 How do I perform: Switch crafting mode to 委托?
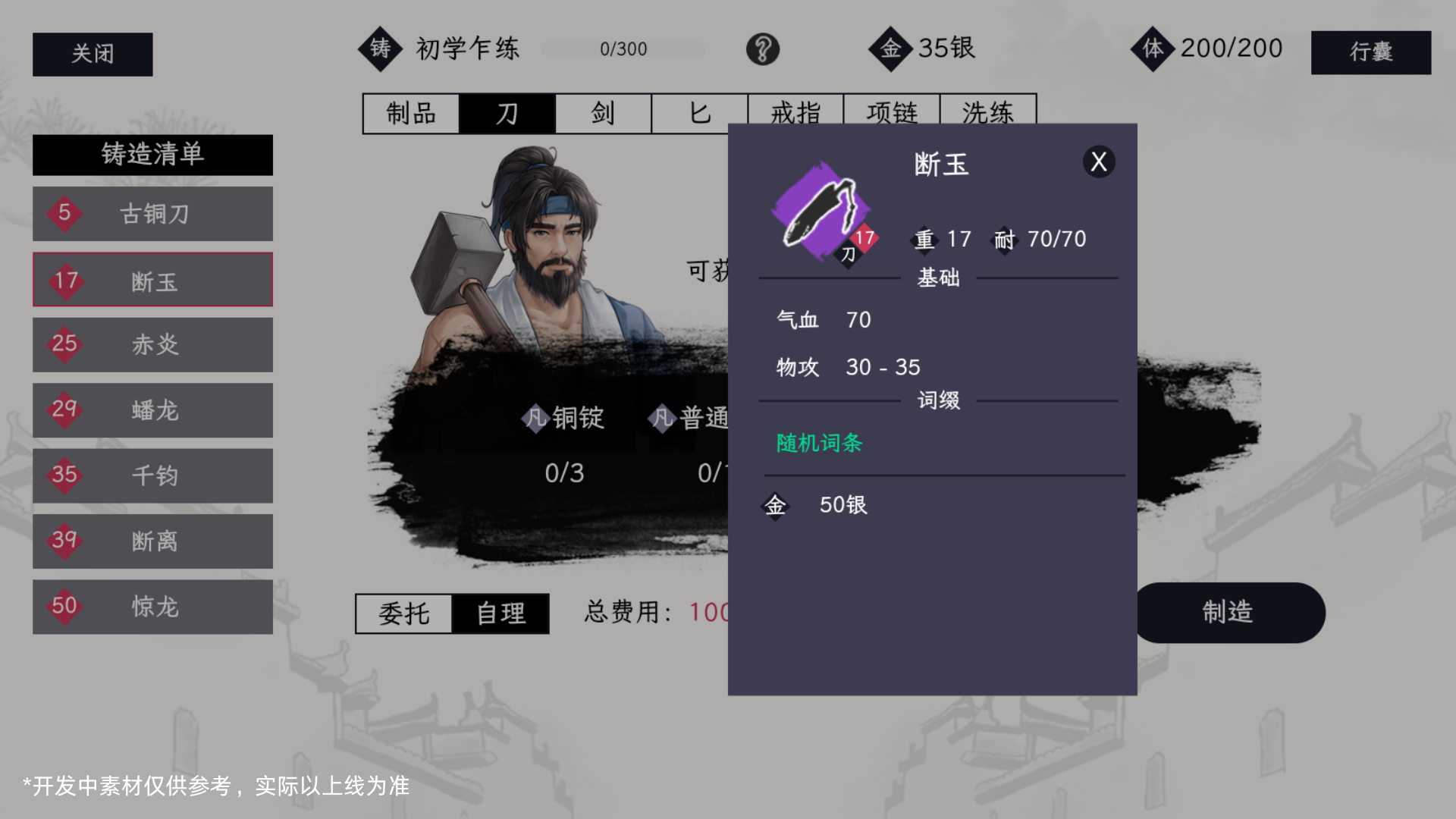coord(405,614)
